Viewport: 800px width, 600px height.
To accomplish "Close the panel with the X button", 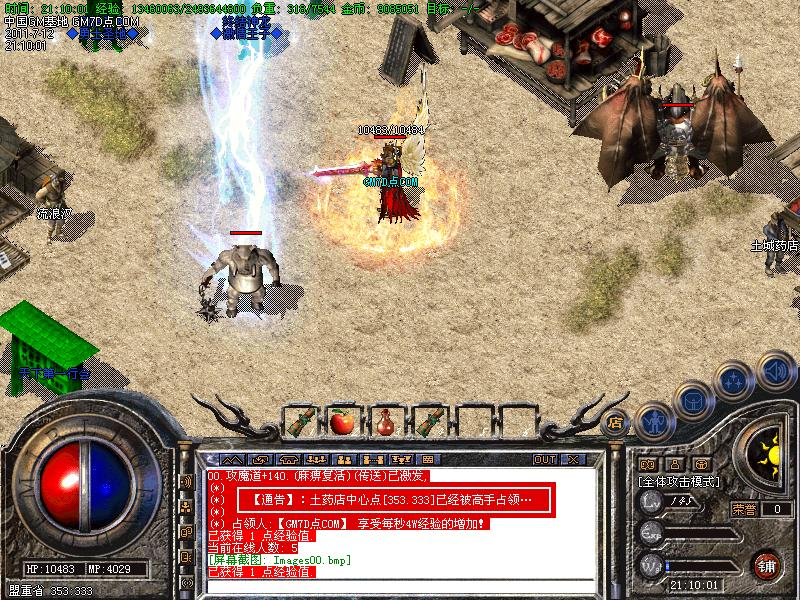I will tap(573, 459).
